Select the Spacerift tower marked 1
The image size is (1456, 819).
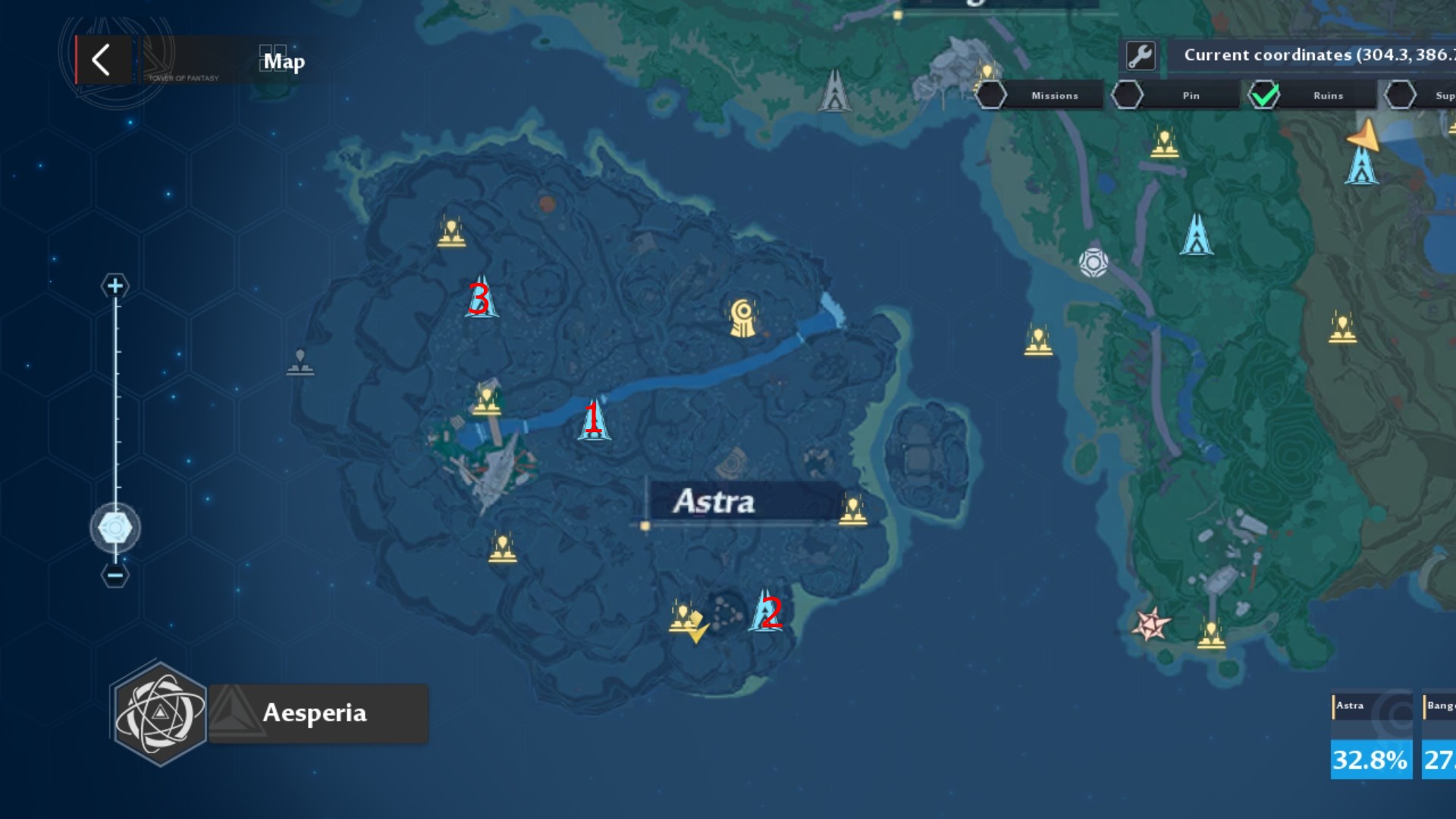594,419
